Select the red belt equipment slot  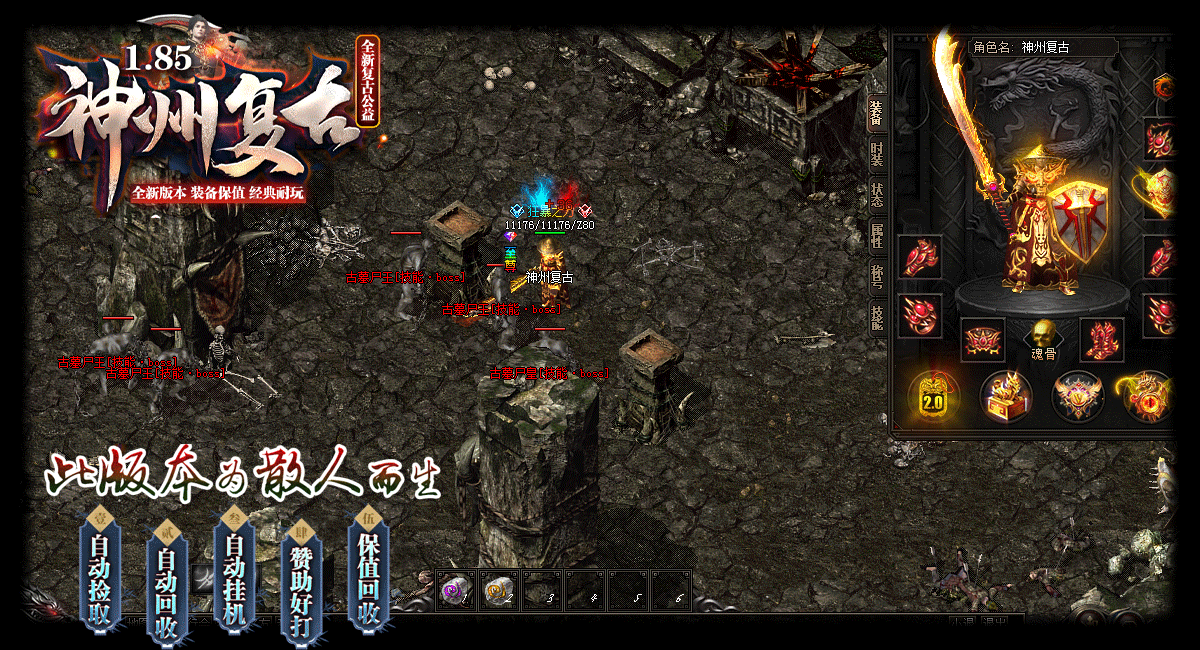[x=983, y=340]
